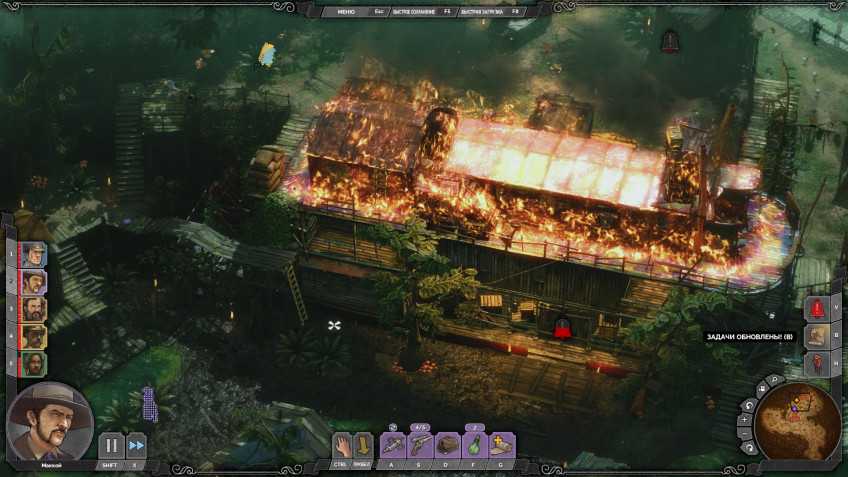Choose the knife ability slot
Image resolution: width=848 pixels, height=477 pixels.
[x=393, y=444]
